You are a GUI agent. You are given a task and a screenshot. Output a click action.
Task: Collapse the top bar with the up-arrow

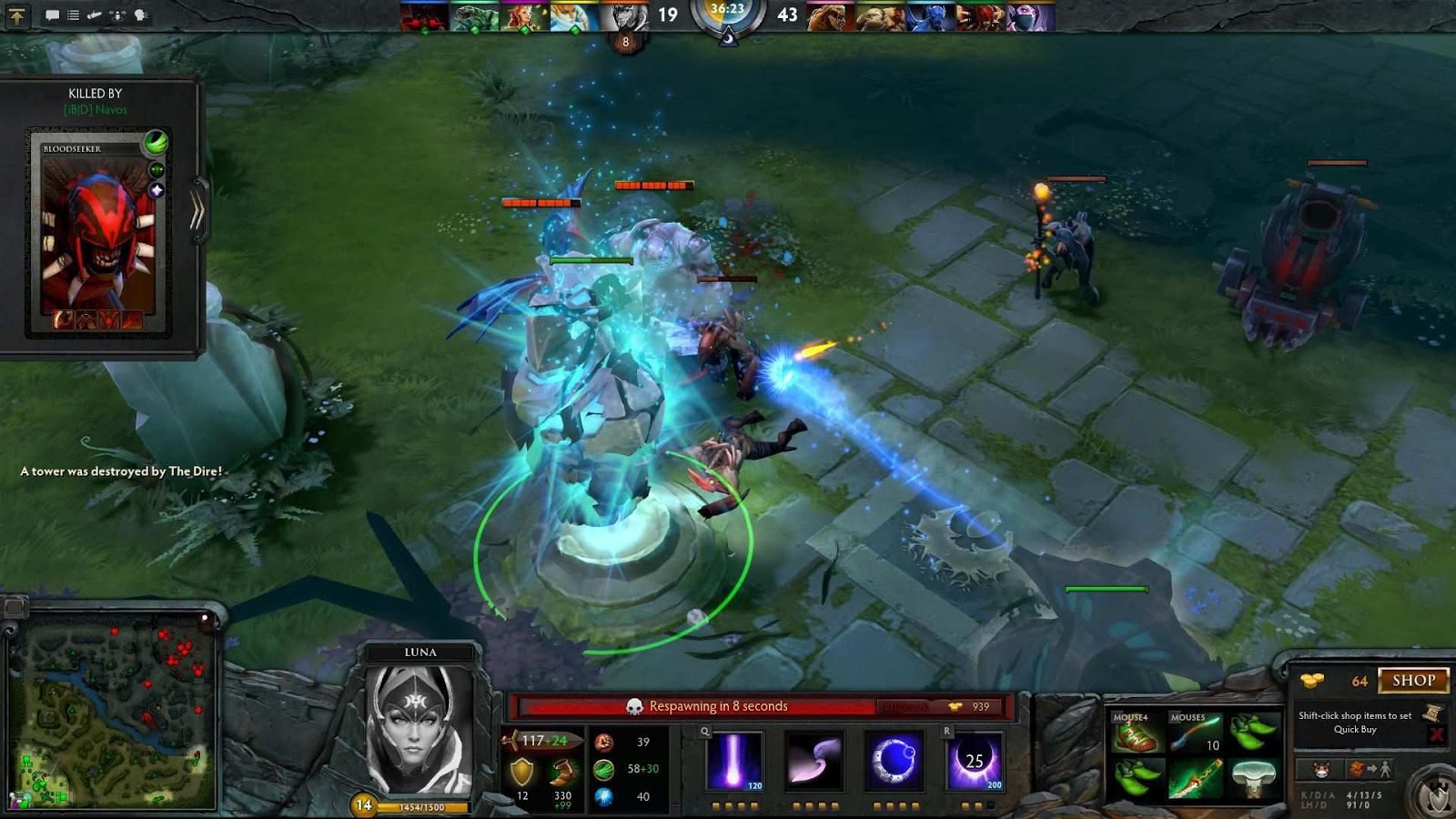tap(17, 15)
